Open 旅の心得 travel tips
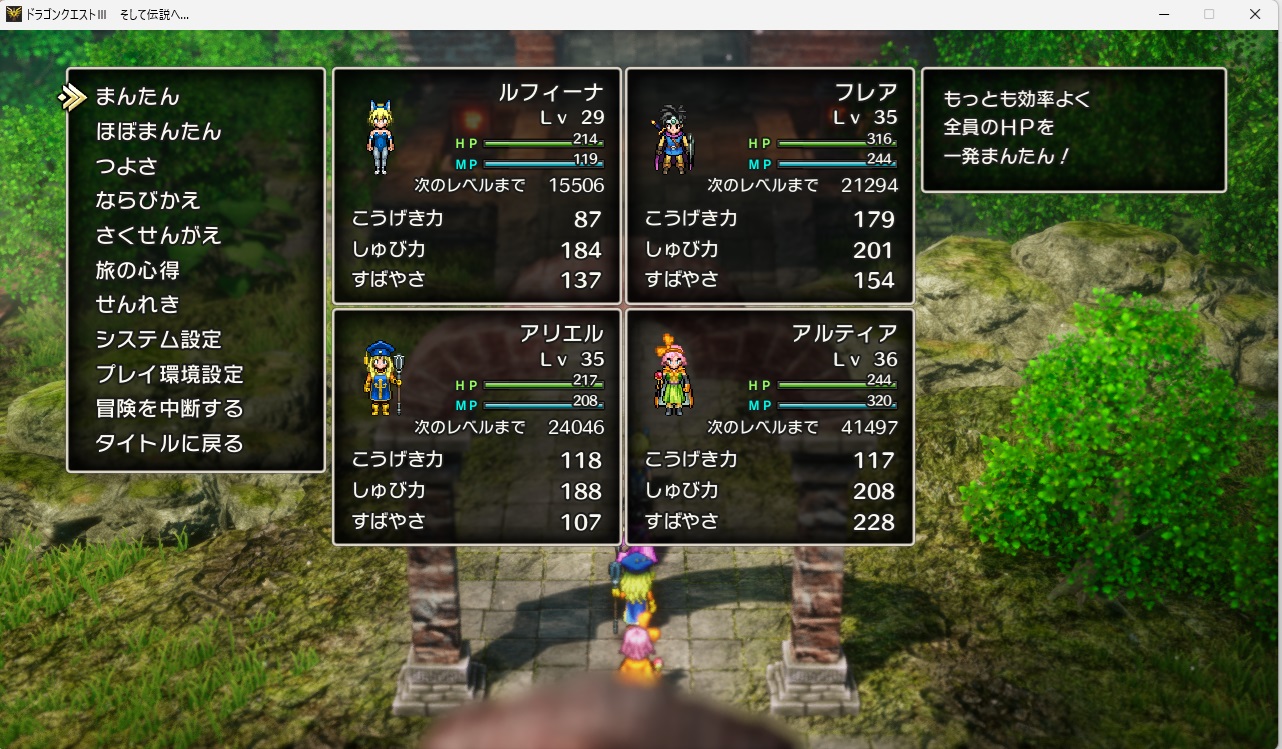The height and width of the screenshot is (749, 1282). tap(137, 270)
